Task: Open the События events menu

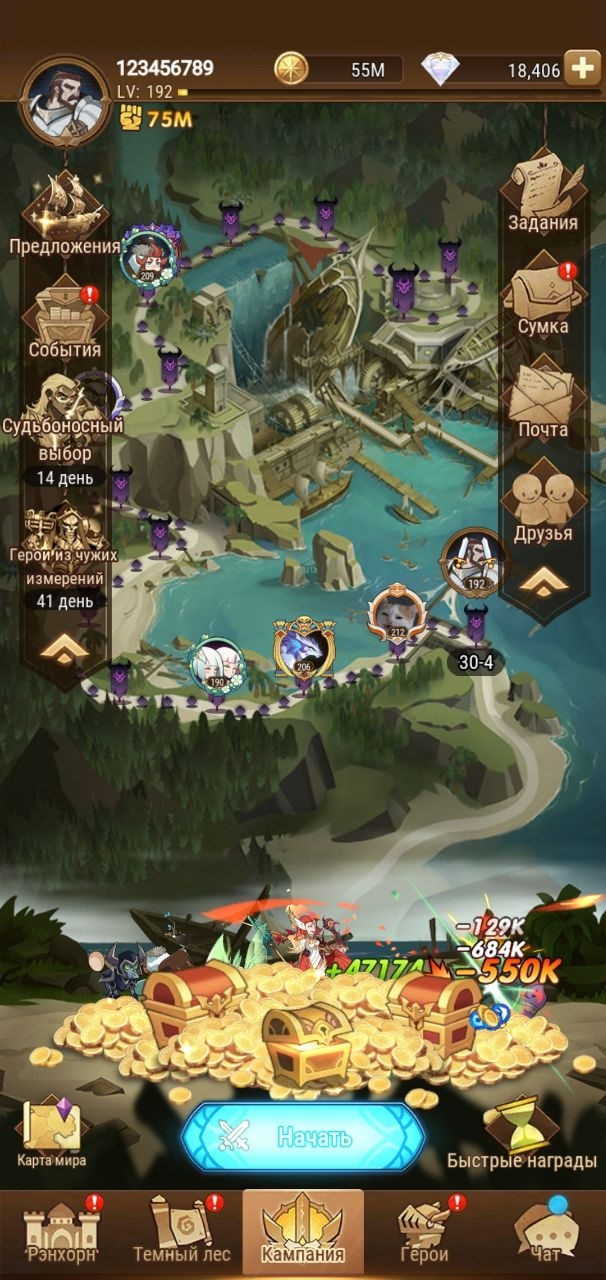Action: coord(65,318)
